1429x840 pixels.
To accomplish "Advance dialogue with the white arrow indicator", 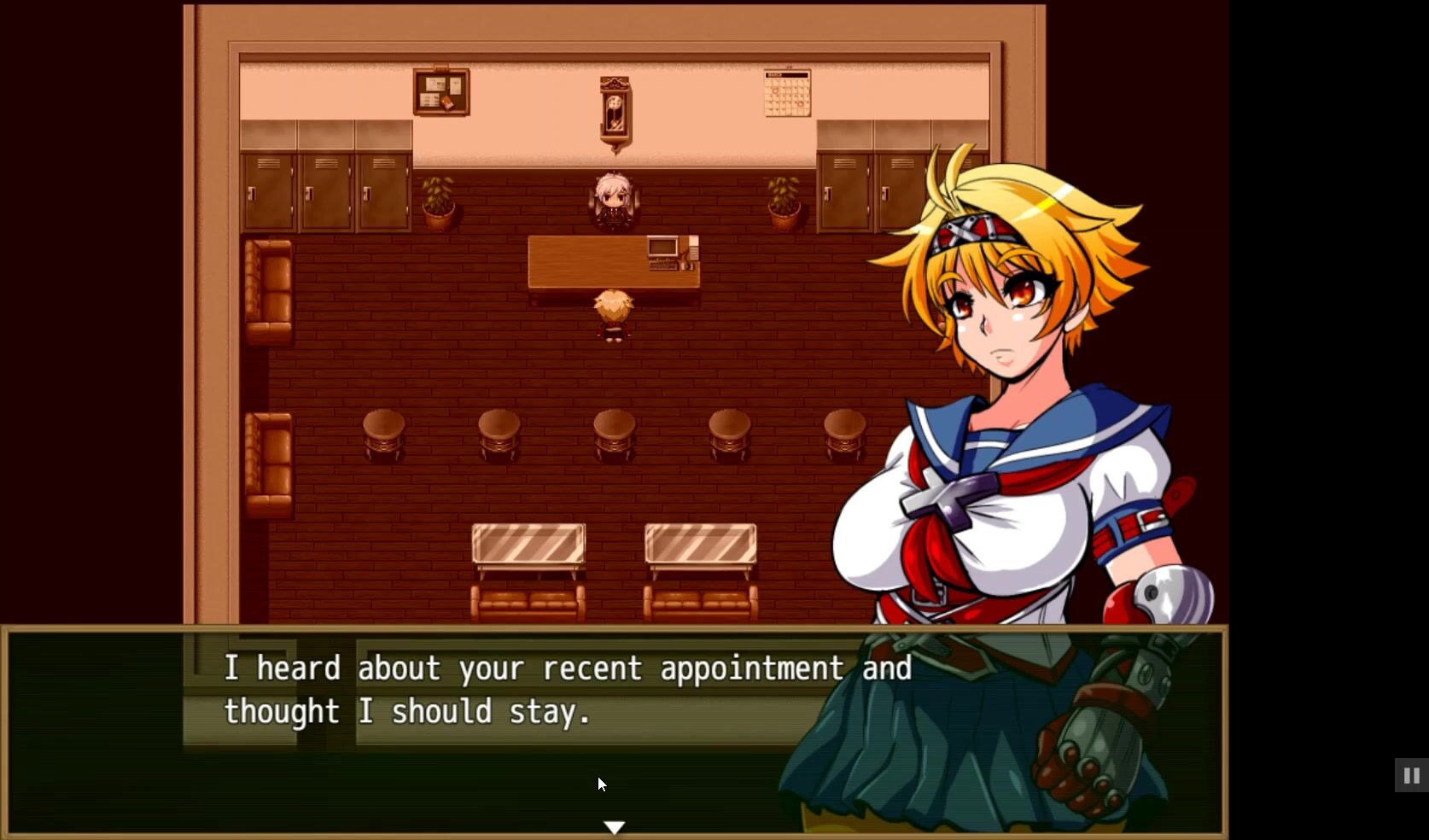I will 615,826.
